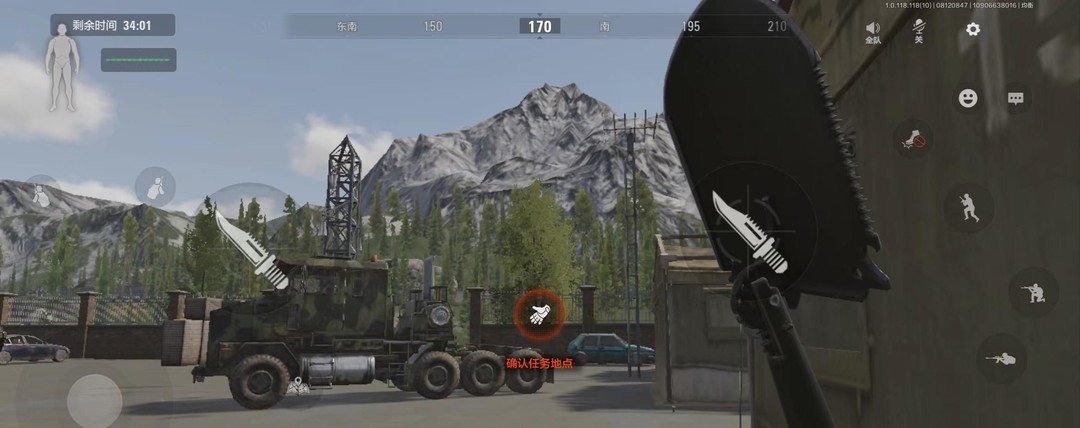Tap the virtual movement joystick

[94, 400]
